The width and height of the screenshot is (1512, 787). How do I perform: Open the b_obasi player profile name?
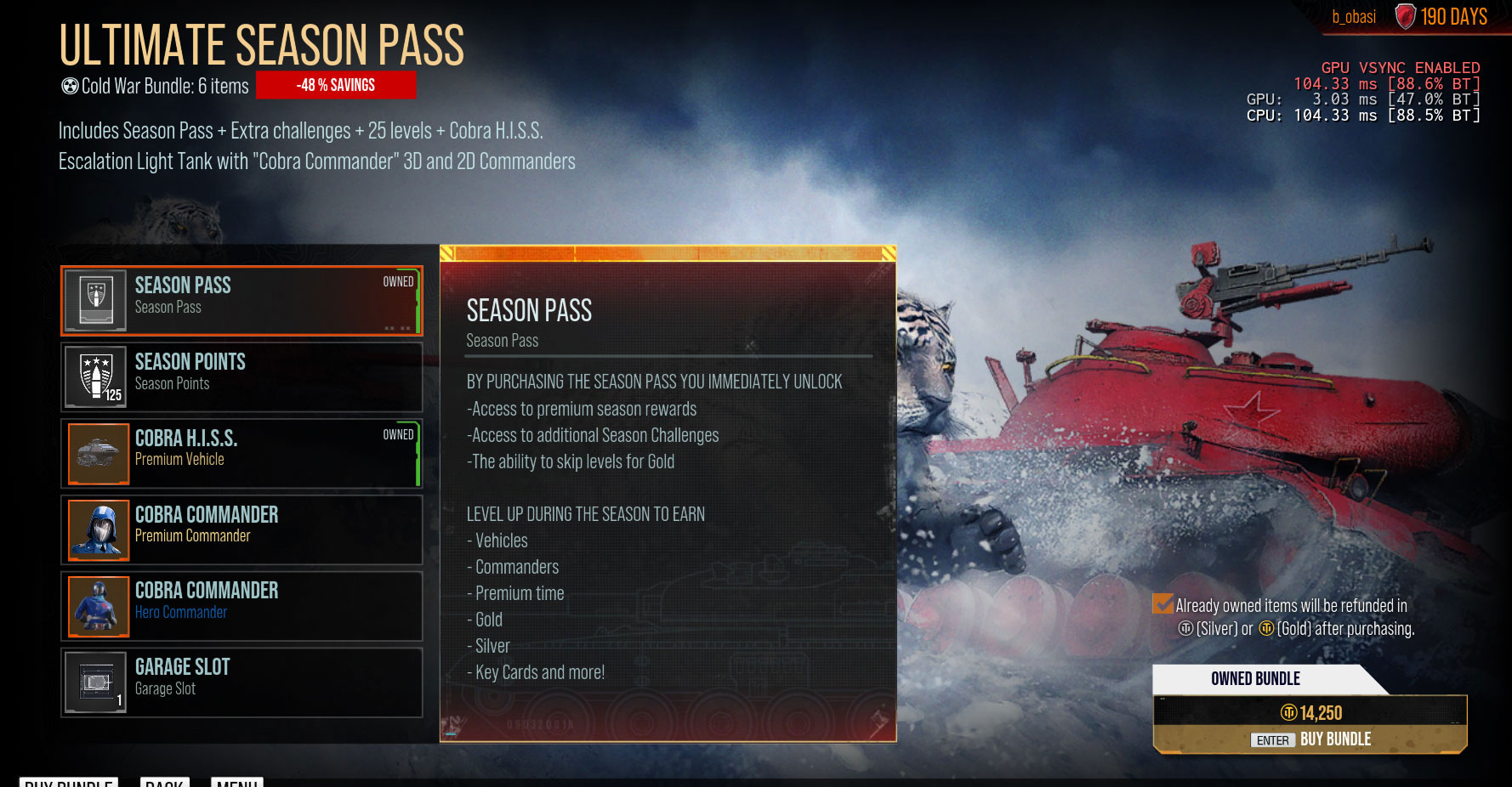[x=1354, y=17]
